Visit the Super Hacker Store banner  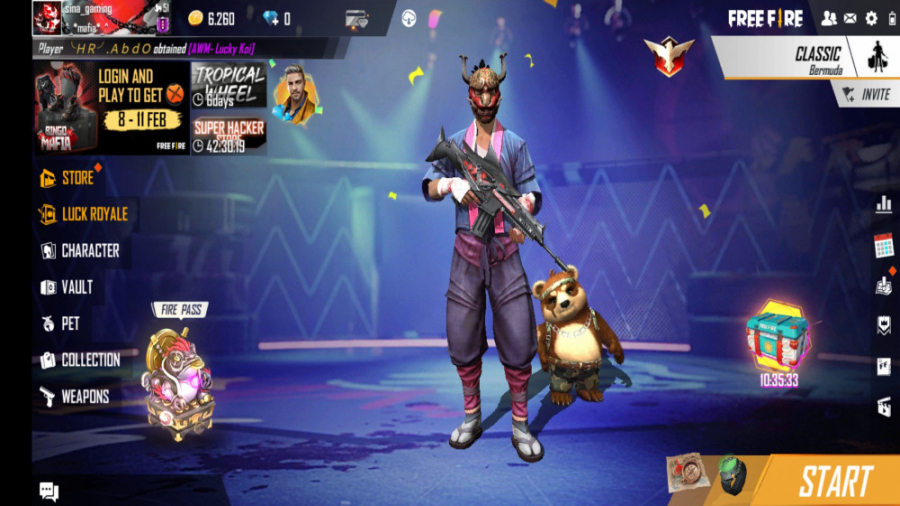pyautogui.click(x=229, y=134)
